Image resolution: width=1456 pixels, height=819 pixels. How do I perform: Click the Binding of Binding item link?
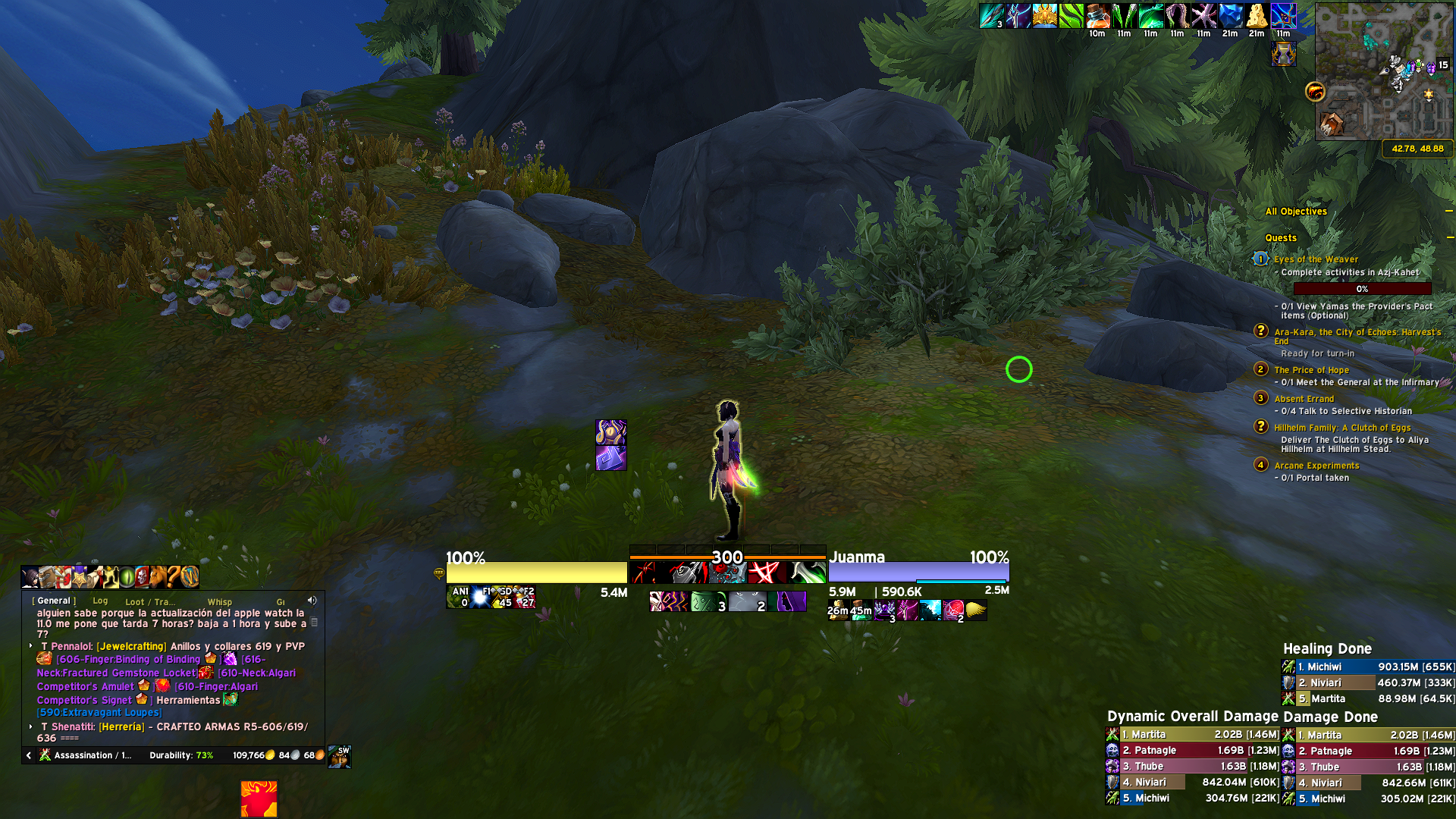tap(128, 660)
